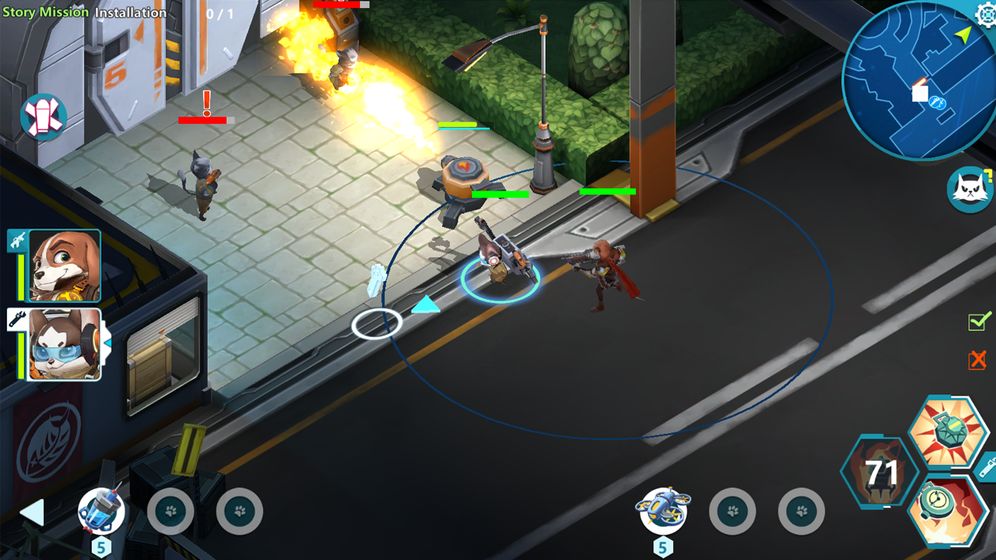Click the green checkmark button

(x=978, y=322)
